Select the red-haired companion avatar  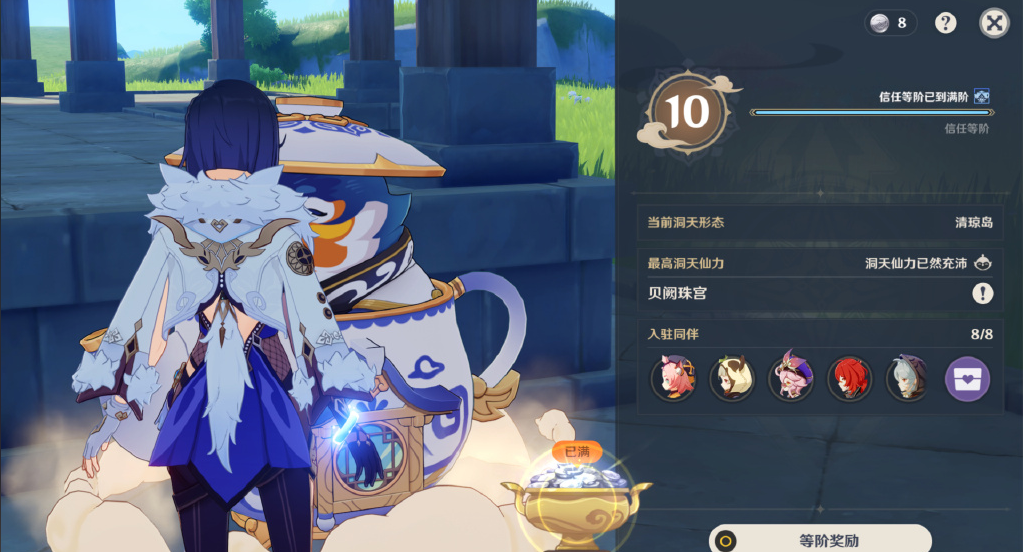pyautogui.click(x=849, y=379)
